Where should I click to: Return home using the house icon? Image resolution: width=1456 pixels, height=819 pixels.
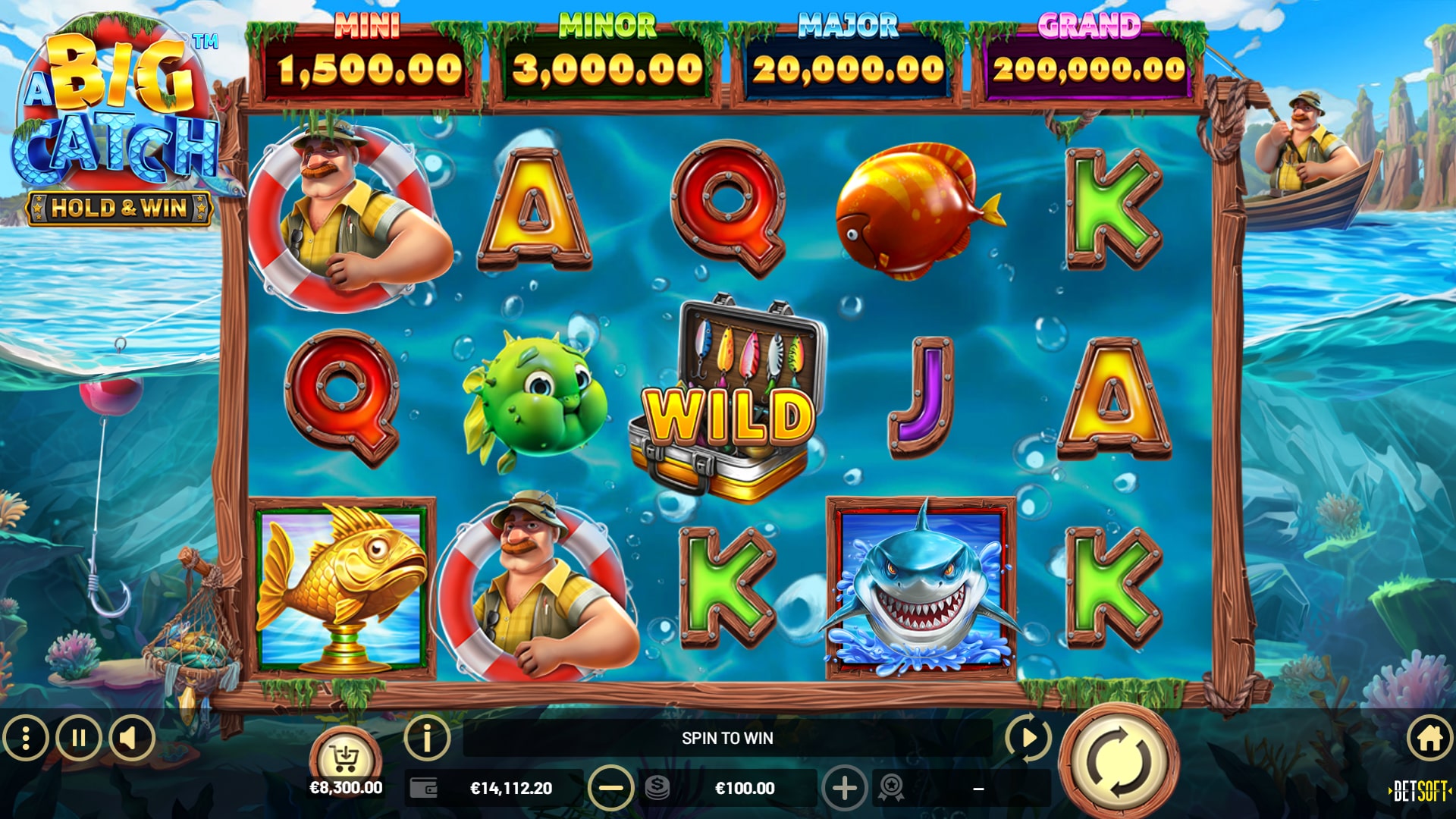pos(1428,739)
